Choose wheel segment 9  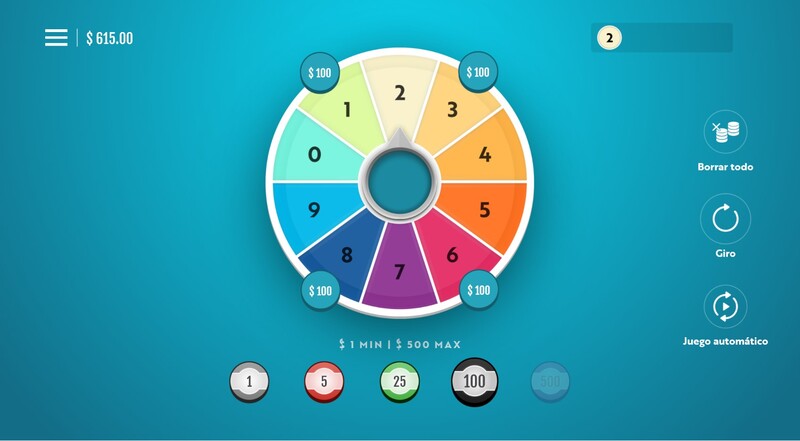314,210
